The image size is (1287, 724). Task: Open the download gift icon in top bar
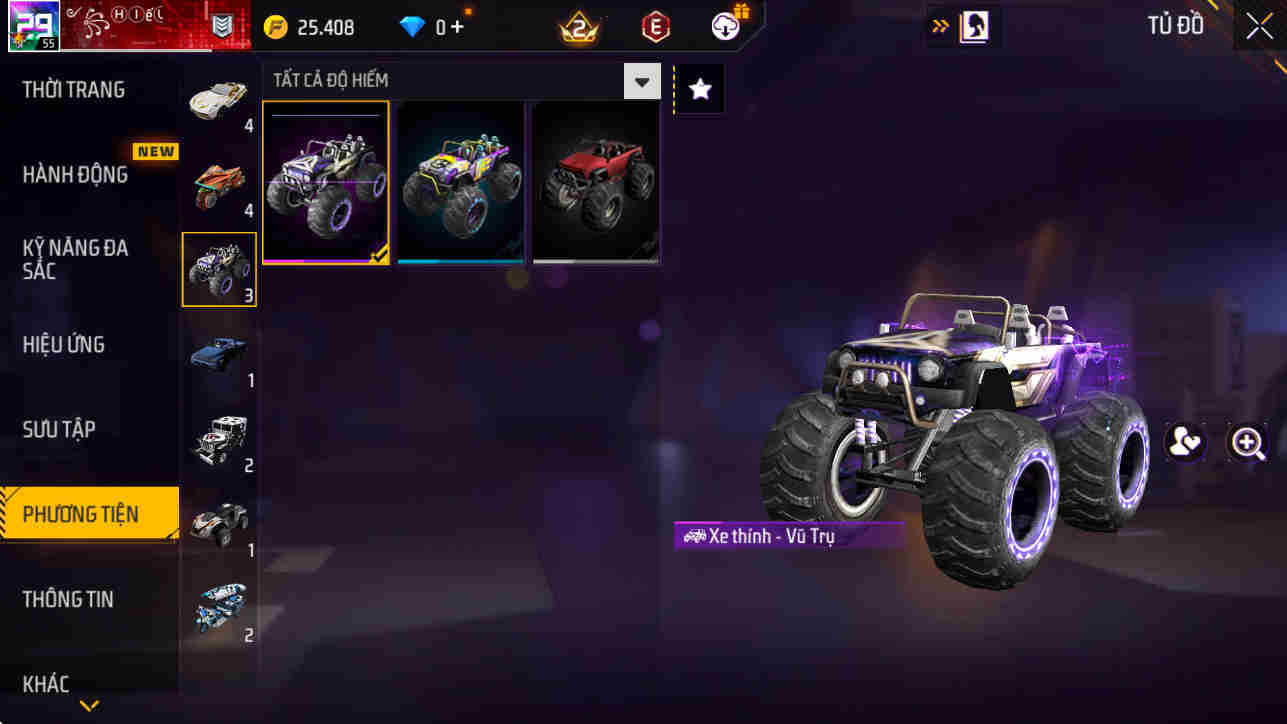[x=724, y=27]
